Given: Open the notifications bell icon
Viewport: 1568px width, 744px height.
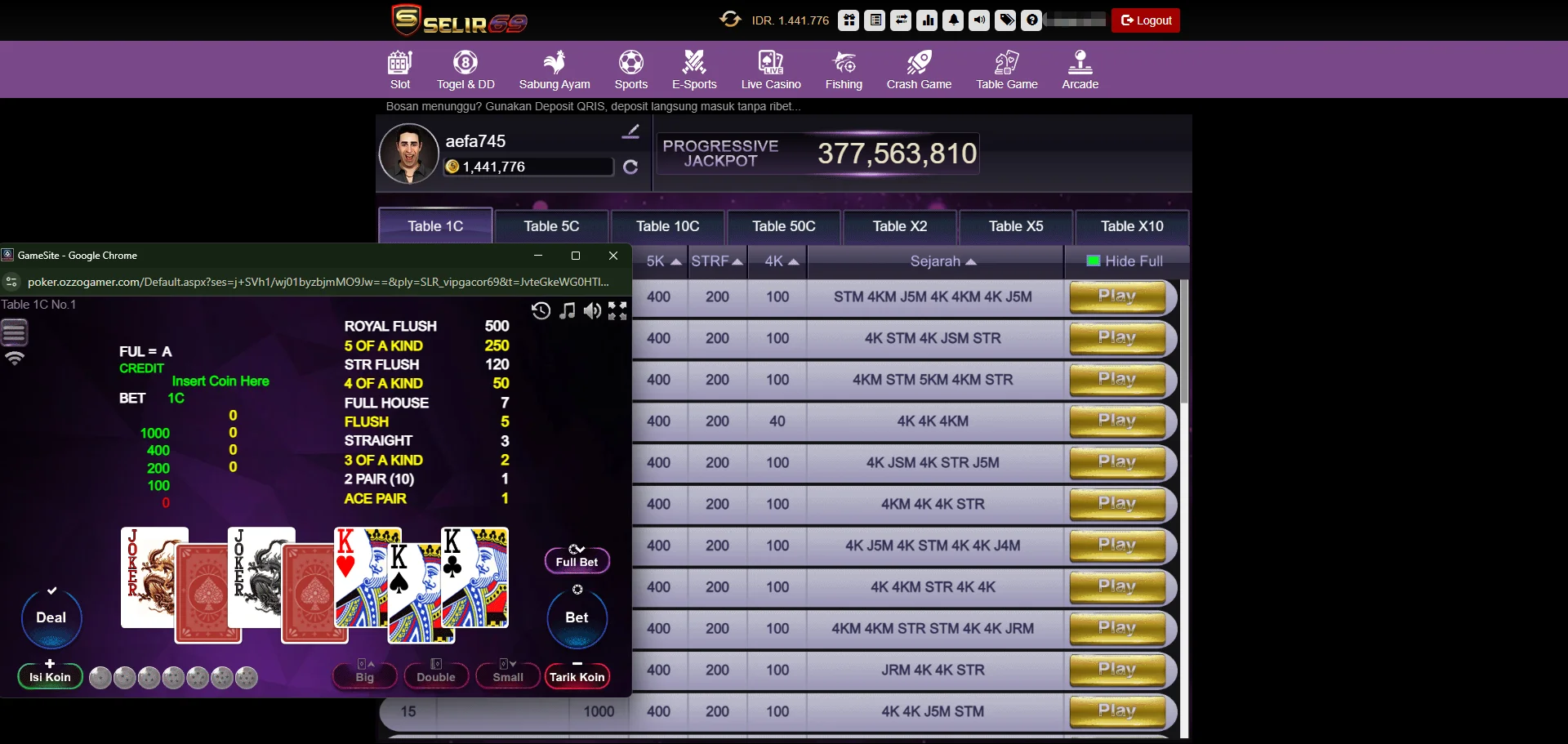Looking at the screenshot, I should [x=953, y=20].
